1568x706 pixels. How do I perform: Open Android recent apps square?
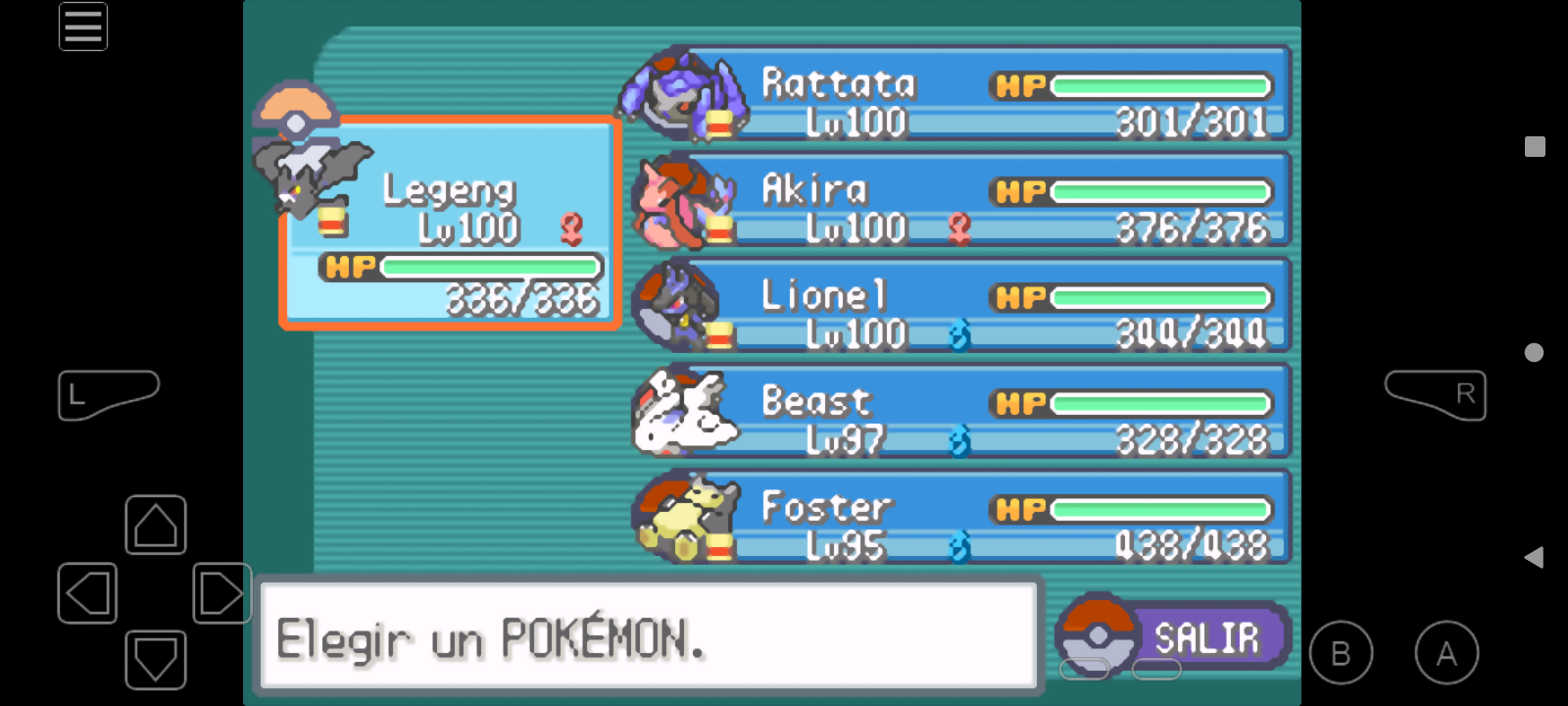pos(1535,147)
